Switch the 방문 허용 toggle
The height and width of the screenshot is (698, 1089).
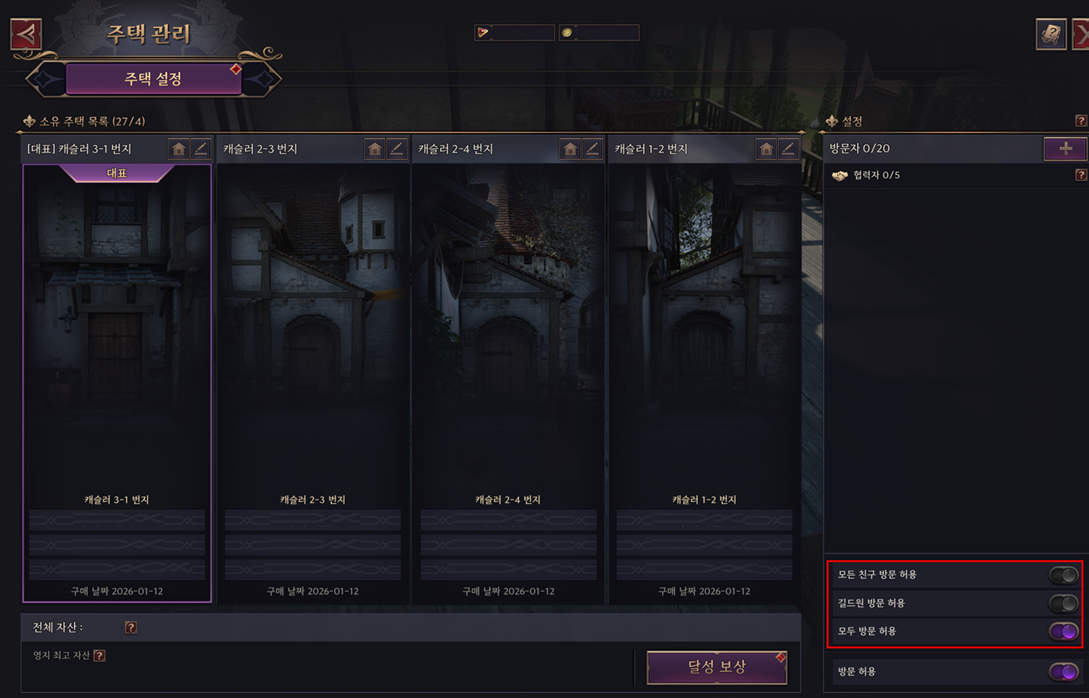click(1063, 672)
